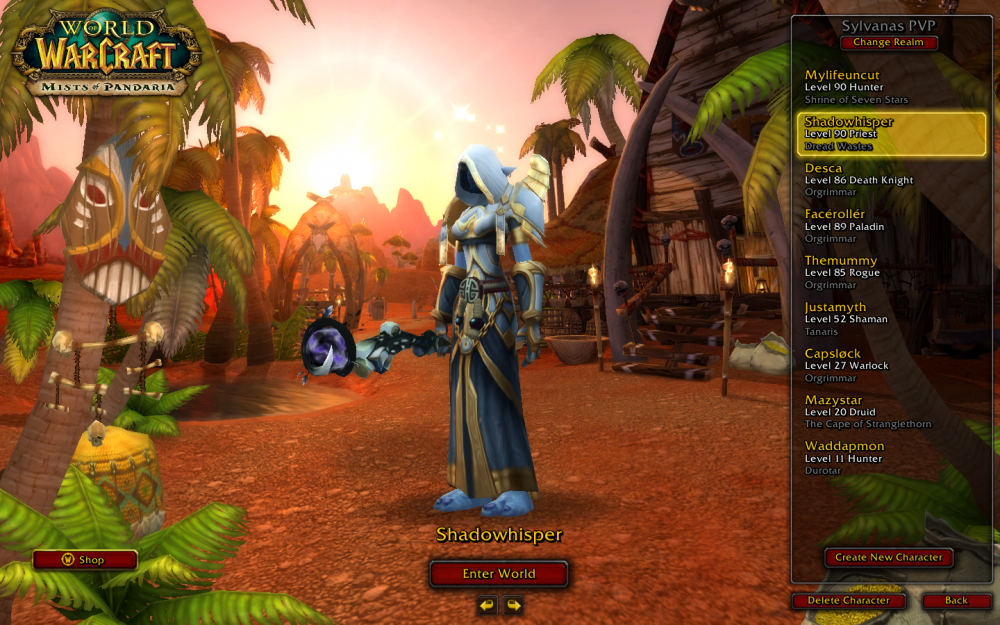Enter the world with Shadowhisper

(499, 574)
